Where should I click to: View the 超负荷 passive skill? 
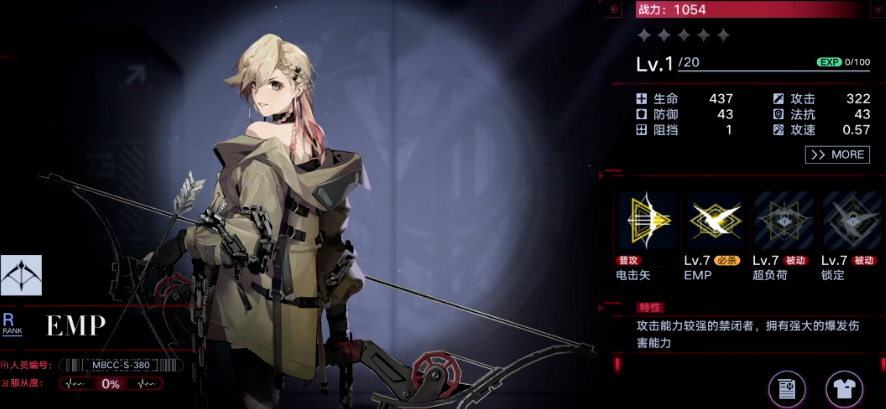(782, 222)
